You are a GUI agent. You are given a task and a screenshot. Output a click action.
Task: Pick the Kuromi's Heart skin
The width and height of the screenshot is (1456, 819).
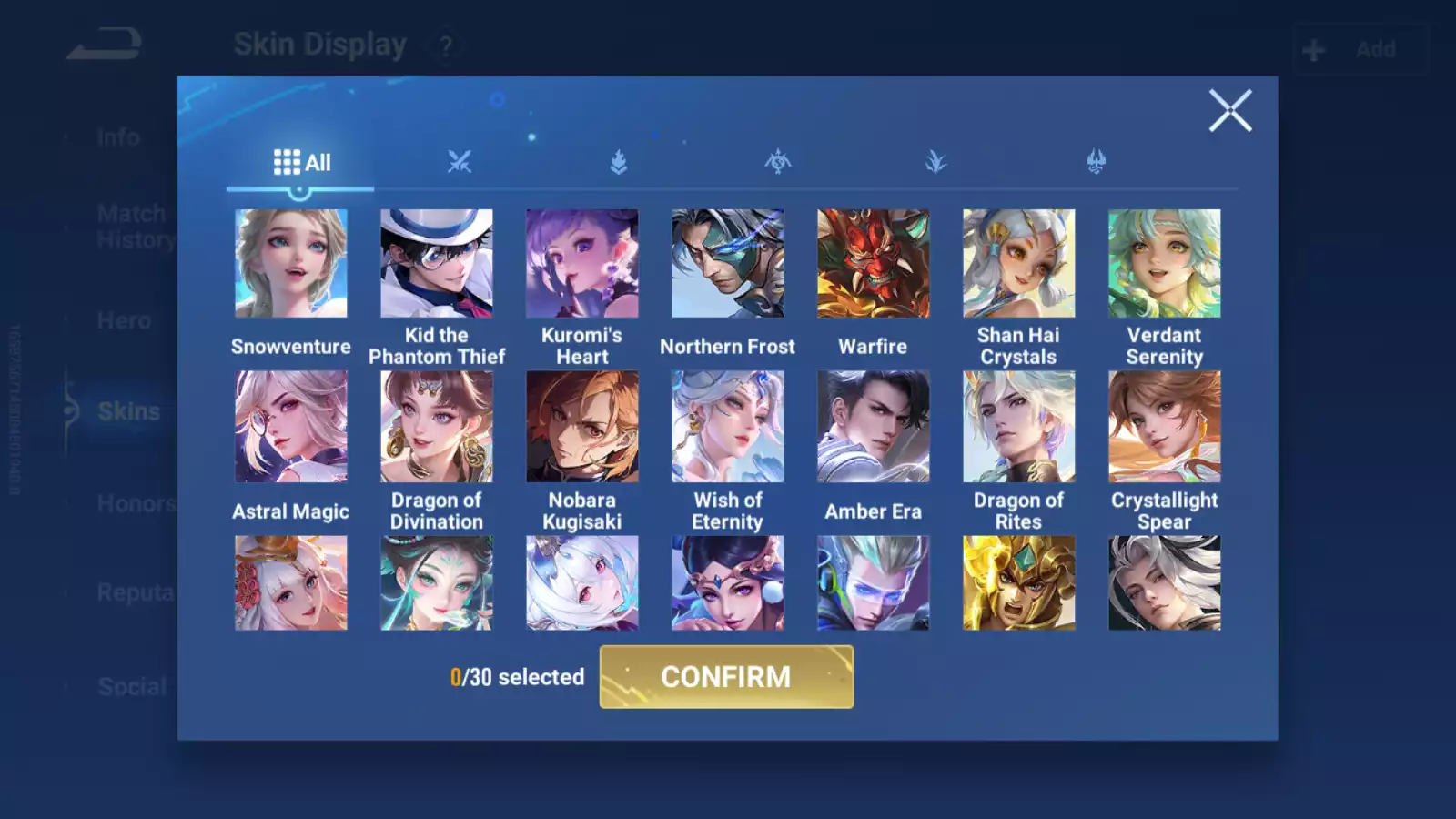click(582, 264)
